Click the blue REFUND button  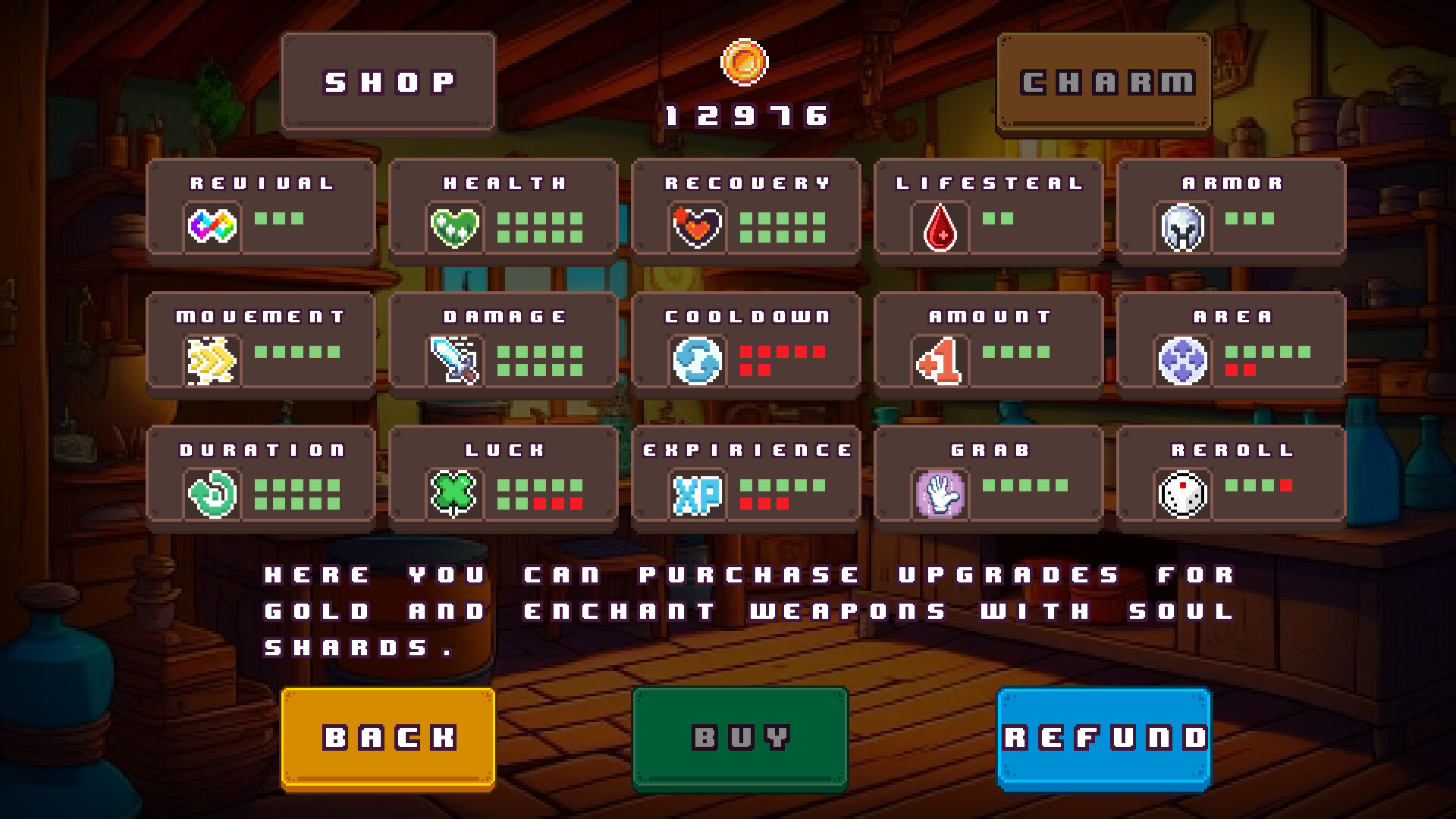tap(1104, 736)
